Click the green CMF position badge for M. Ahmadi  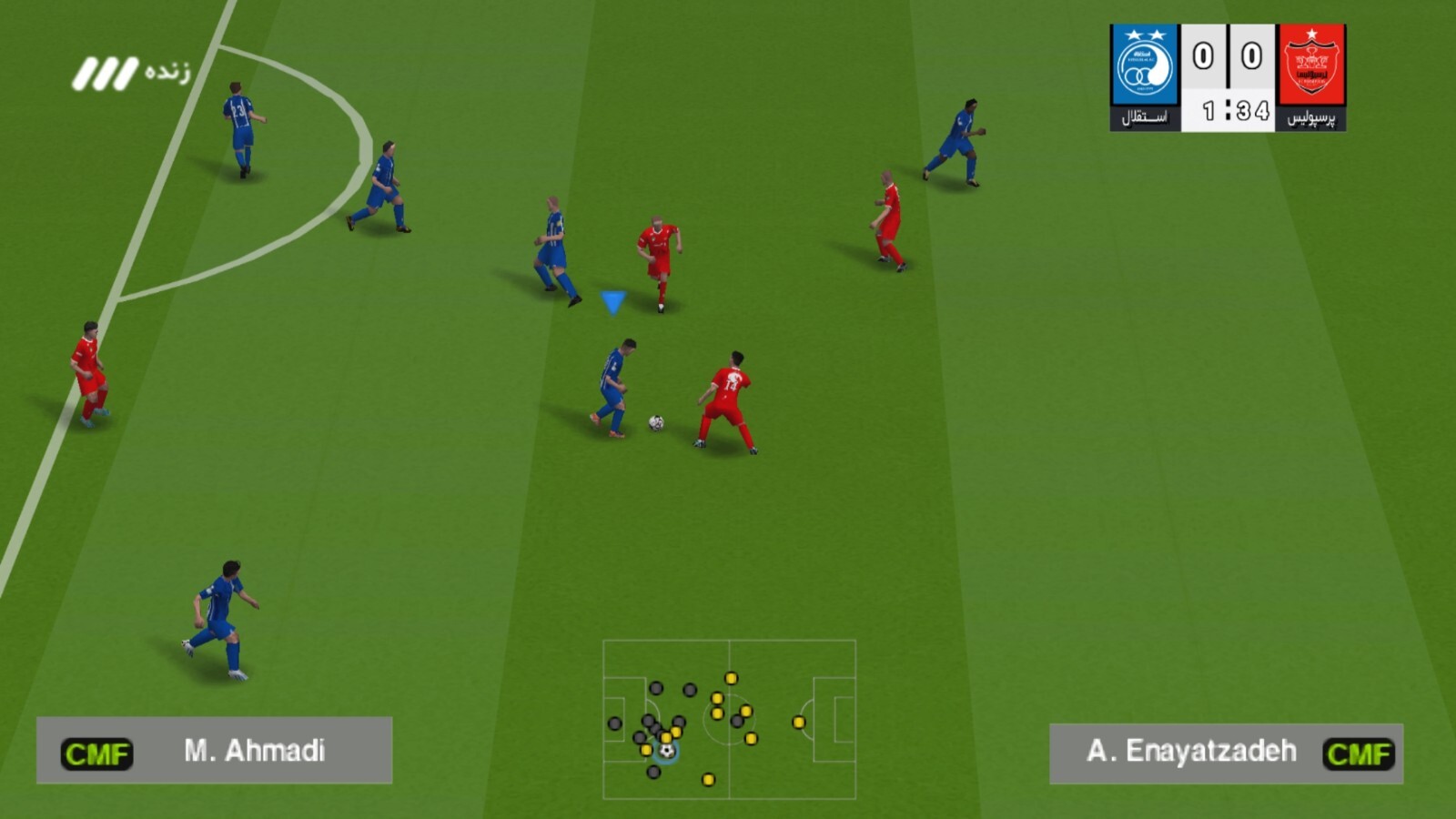[96, 753]
